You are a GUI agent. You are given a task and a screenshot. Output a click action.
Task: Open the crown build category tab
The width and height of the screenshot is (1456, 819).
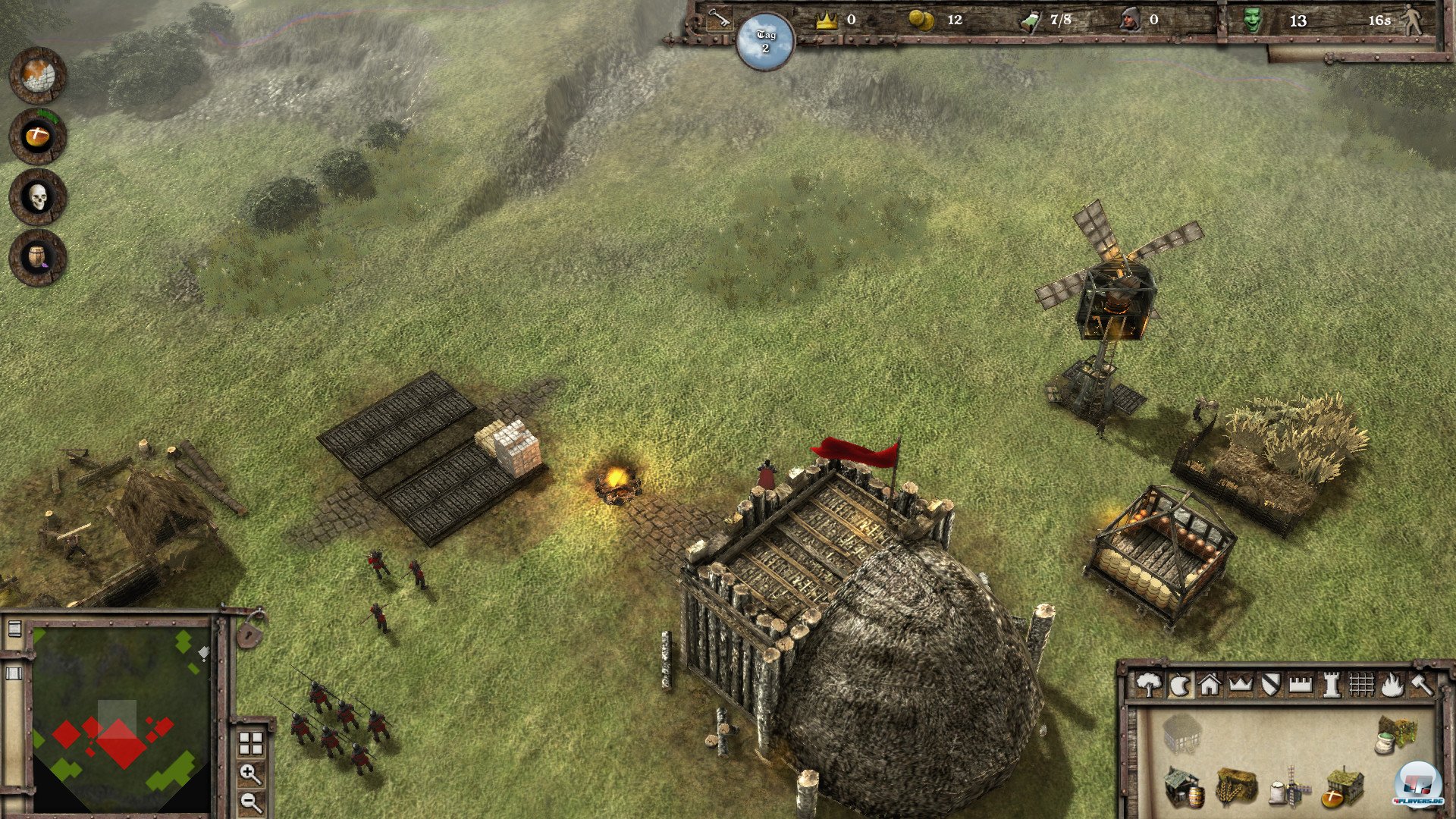[1240, 685]
